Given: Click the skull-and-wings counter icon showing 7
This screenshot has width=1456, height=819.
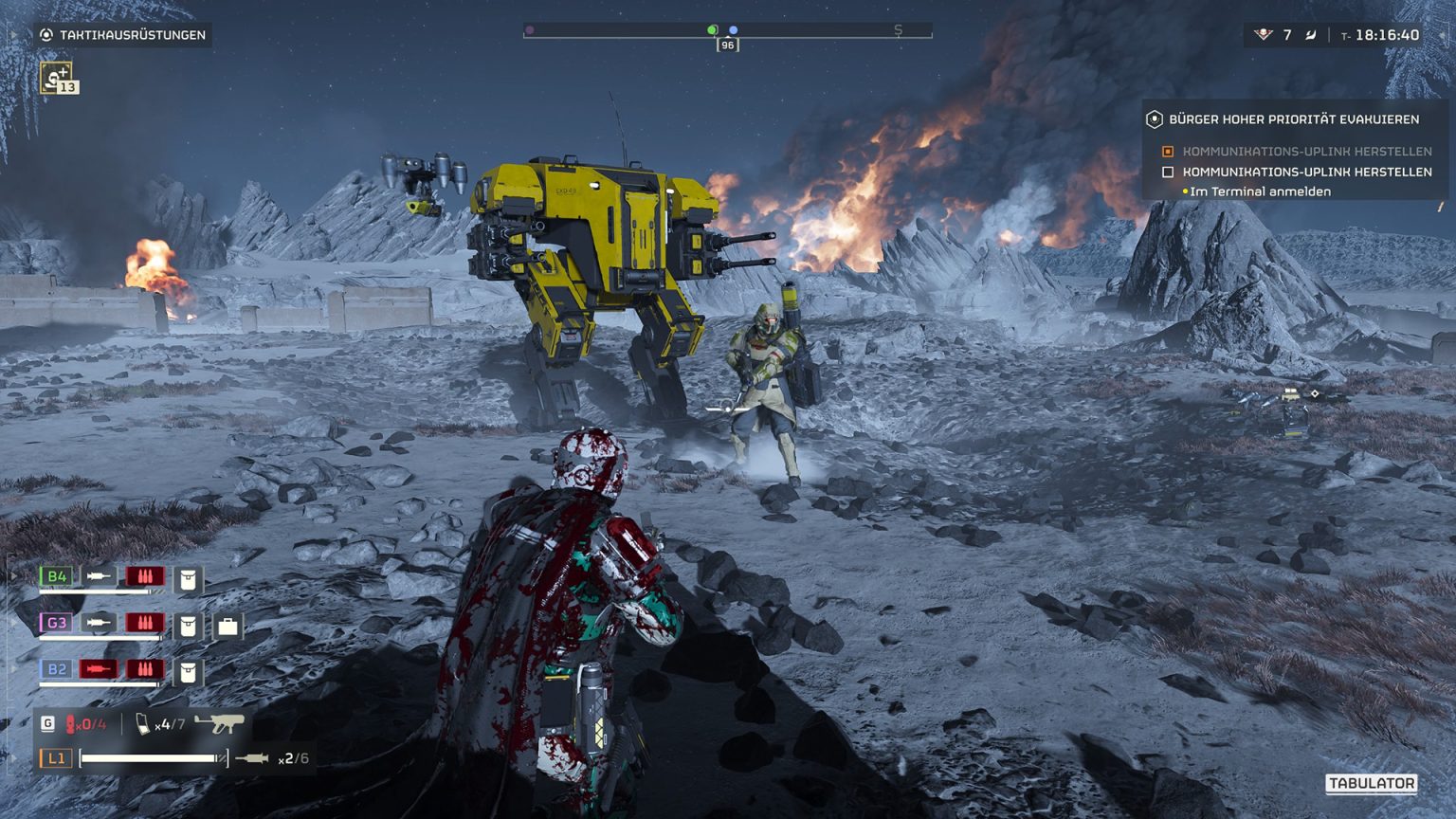Looking at the screenshot, I should (1264, 33).
